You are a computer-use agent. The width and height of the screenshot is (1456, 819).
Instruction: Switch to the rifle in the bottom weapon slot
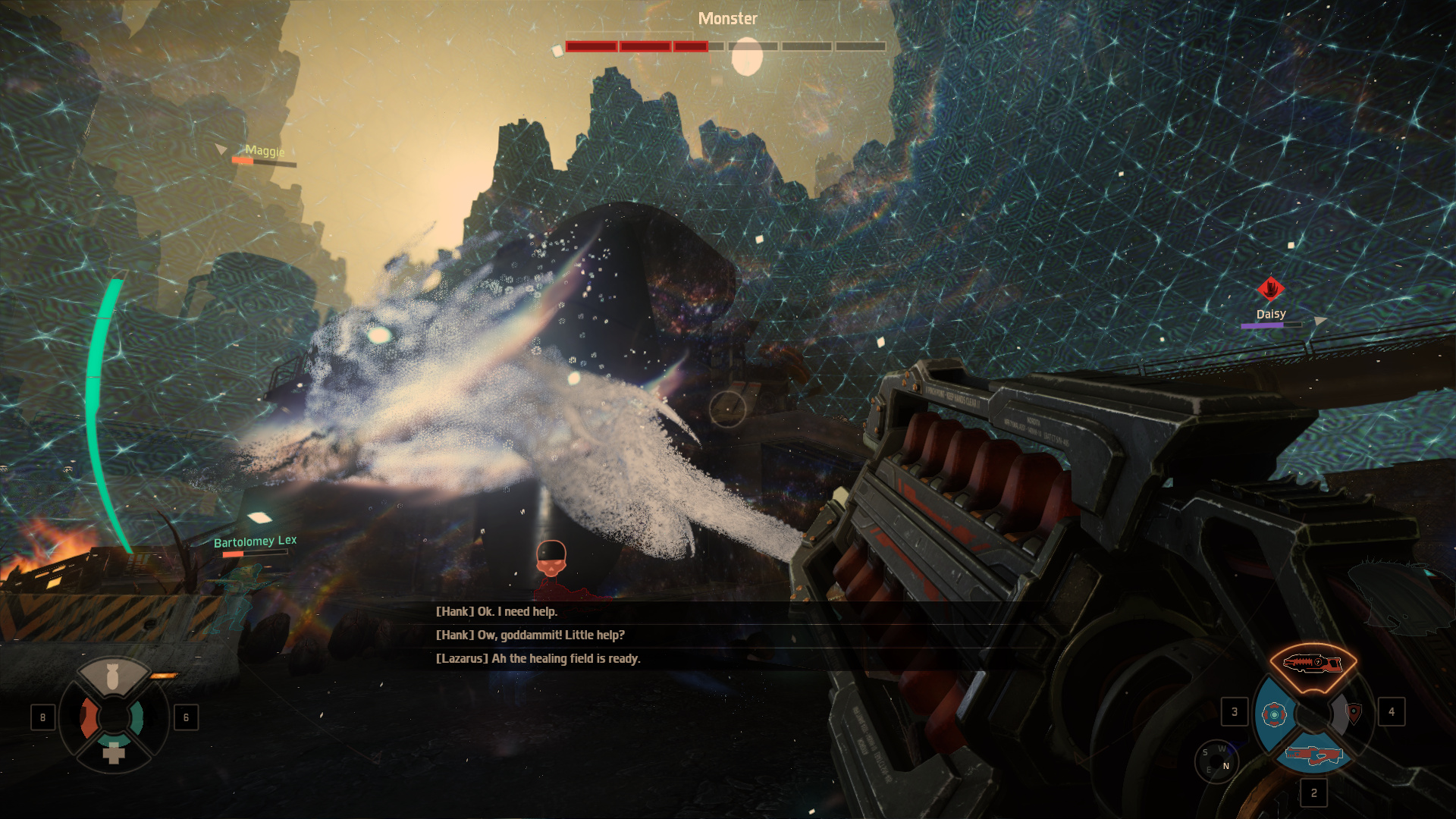[1313, 755]
